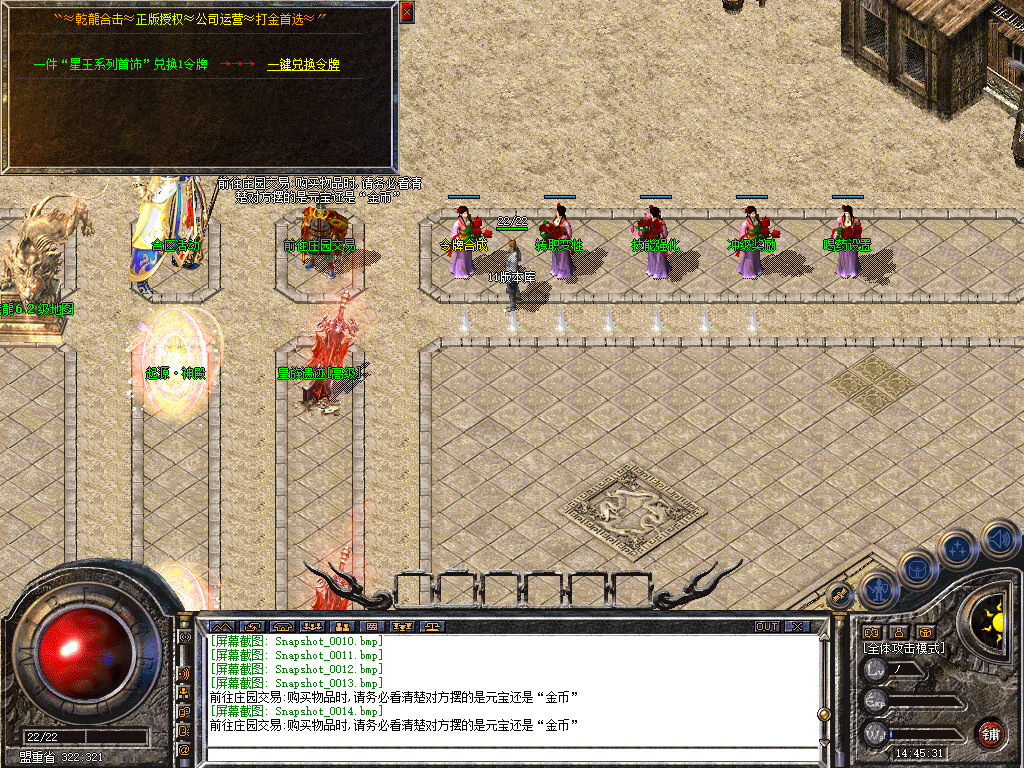Click the scales icon on chat toolbar

coord(433,626)
